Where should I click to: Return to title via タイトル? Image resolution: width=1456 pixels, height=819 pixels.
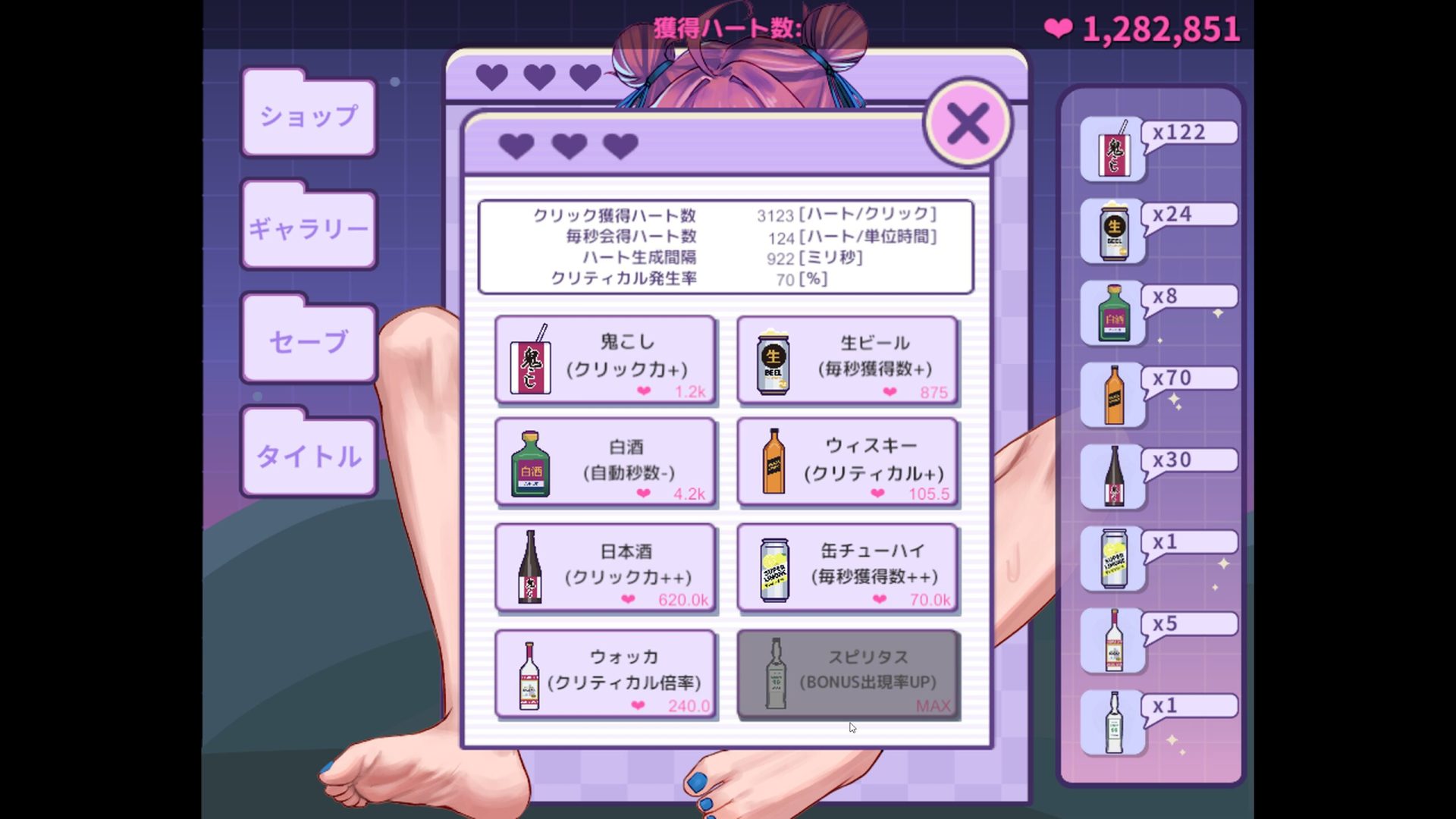tap(309, 455)
